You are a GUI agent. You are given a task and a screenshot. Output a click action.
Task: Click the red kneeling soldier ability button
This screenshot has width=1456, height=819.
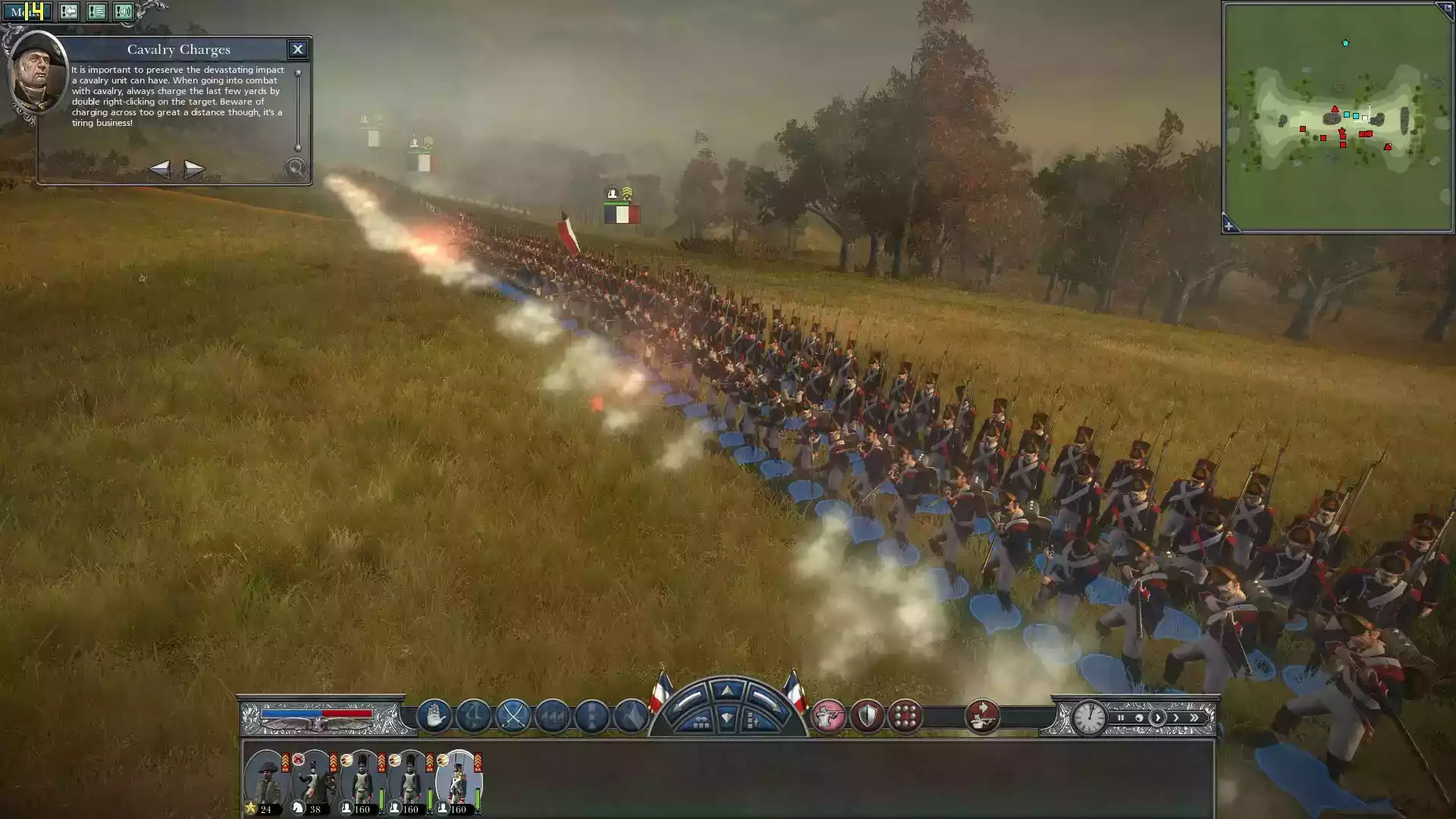[982, 716]
